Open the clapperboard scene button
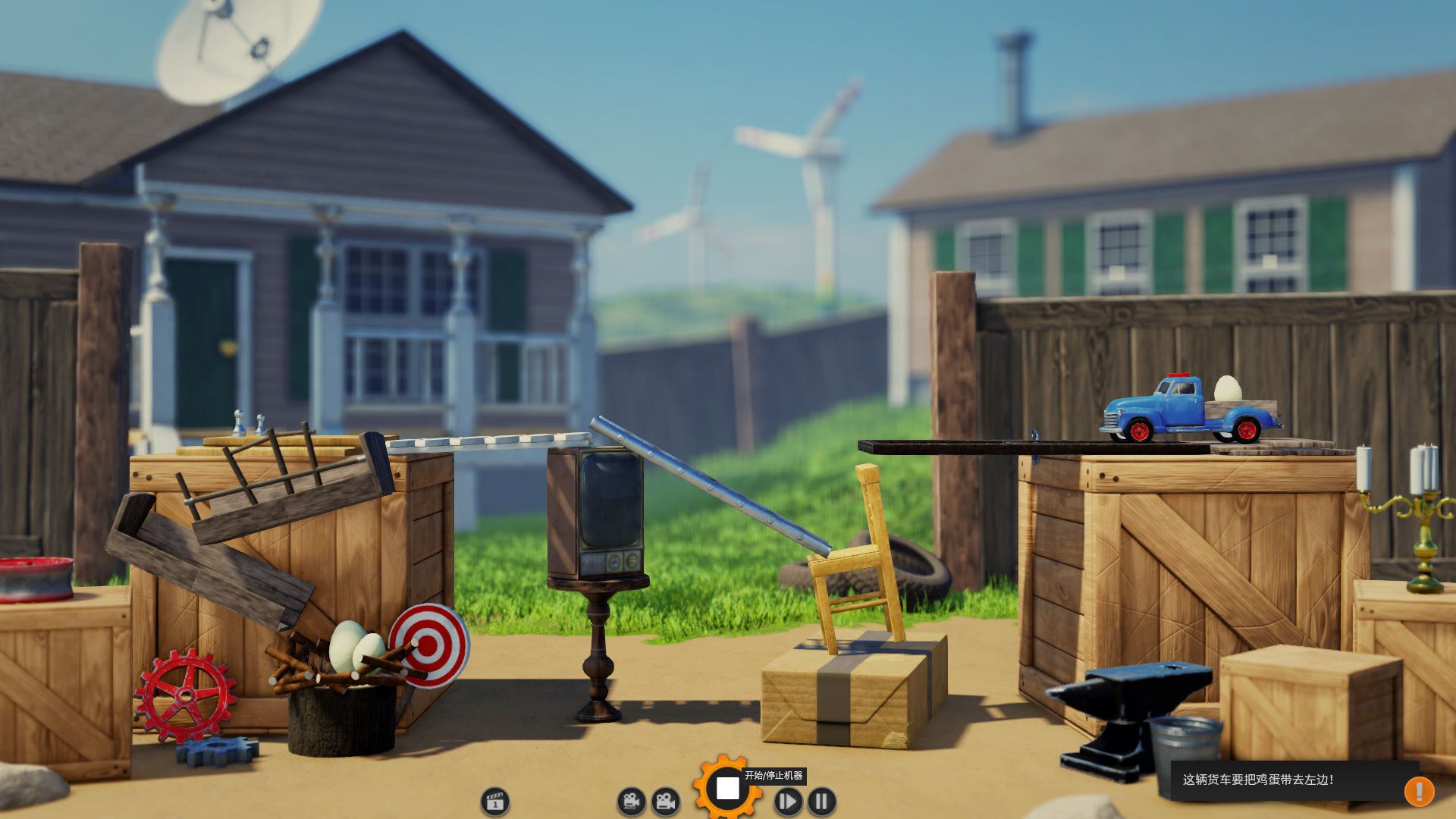1456x819 pixels. (495, 802)
